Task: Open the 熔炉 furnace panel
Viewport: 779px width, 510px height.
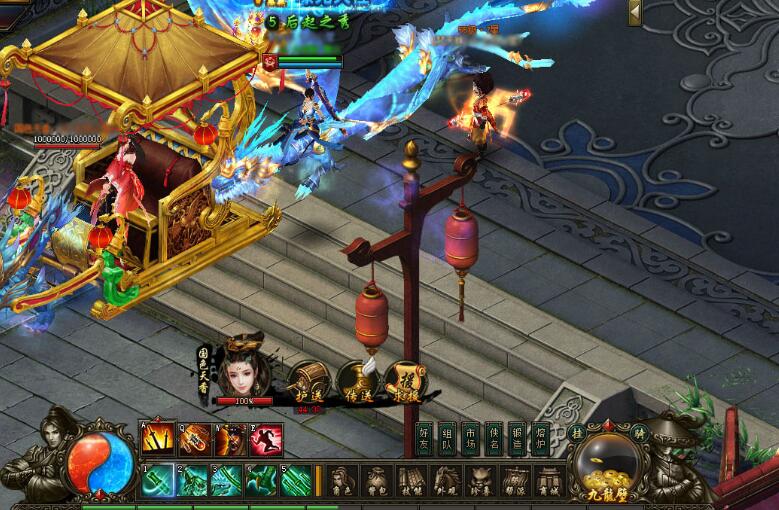Action: pyautogui.click(x=540, y=439)
